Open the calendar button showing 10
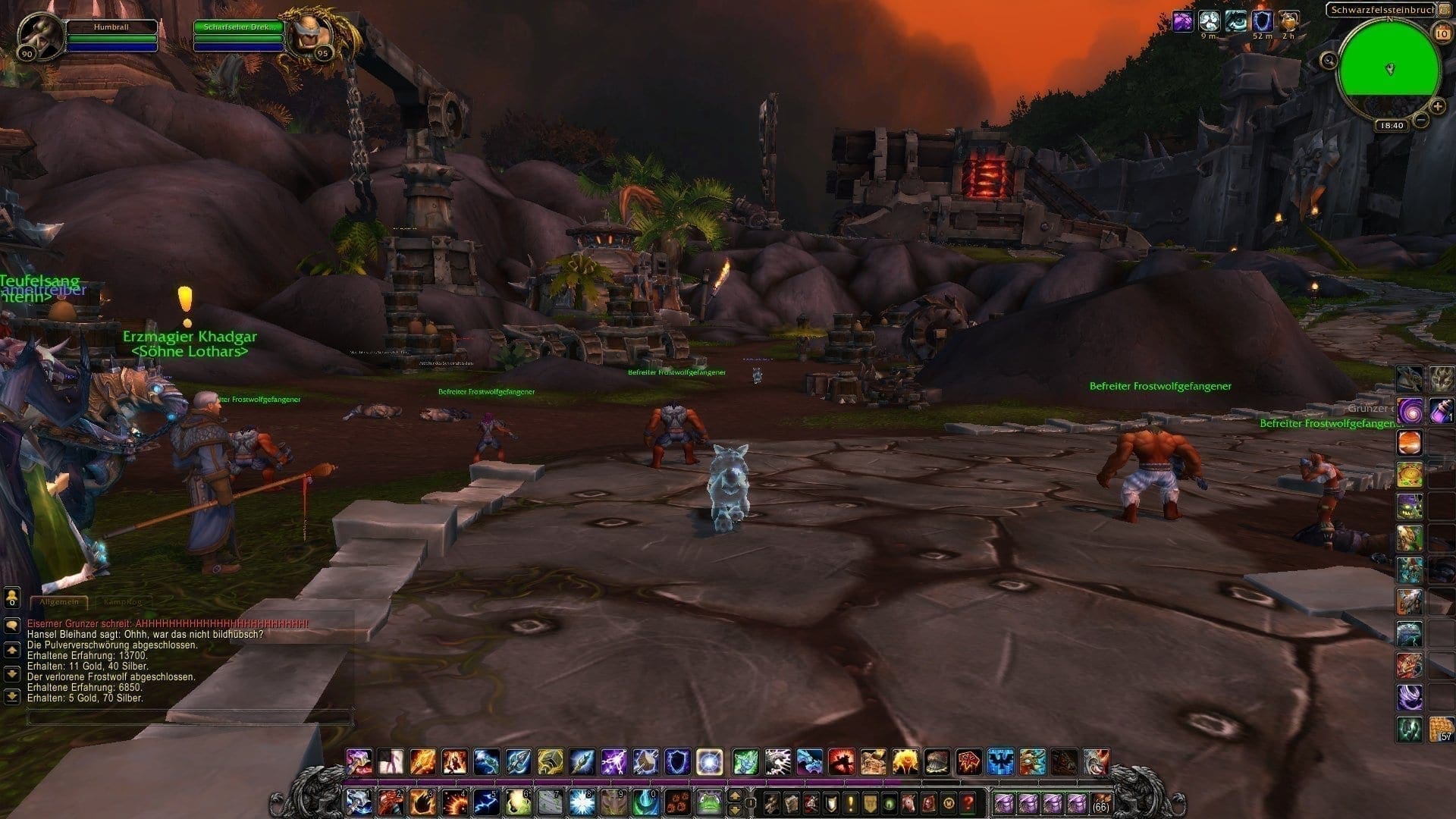This screenshot has width=1456, height=819. [1441, 32]
